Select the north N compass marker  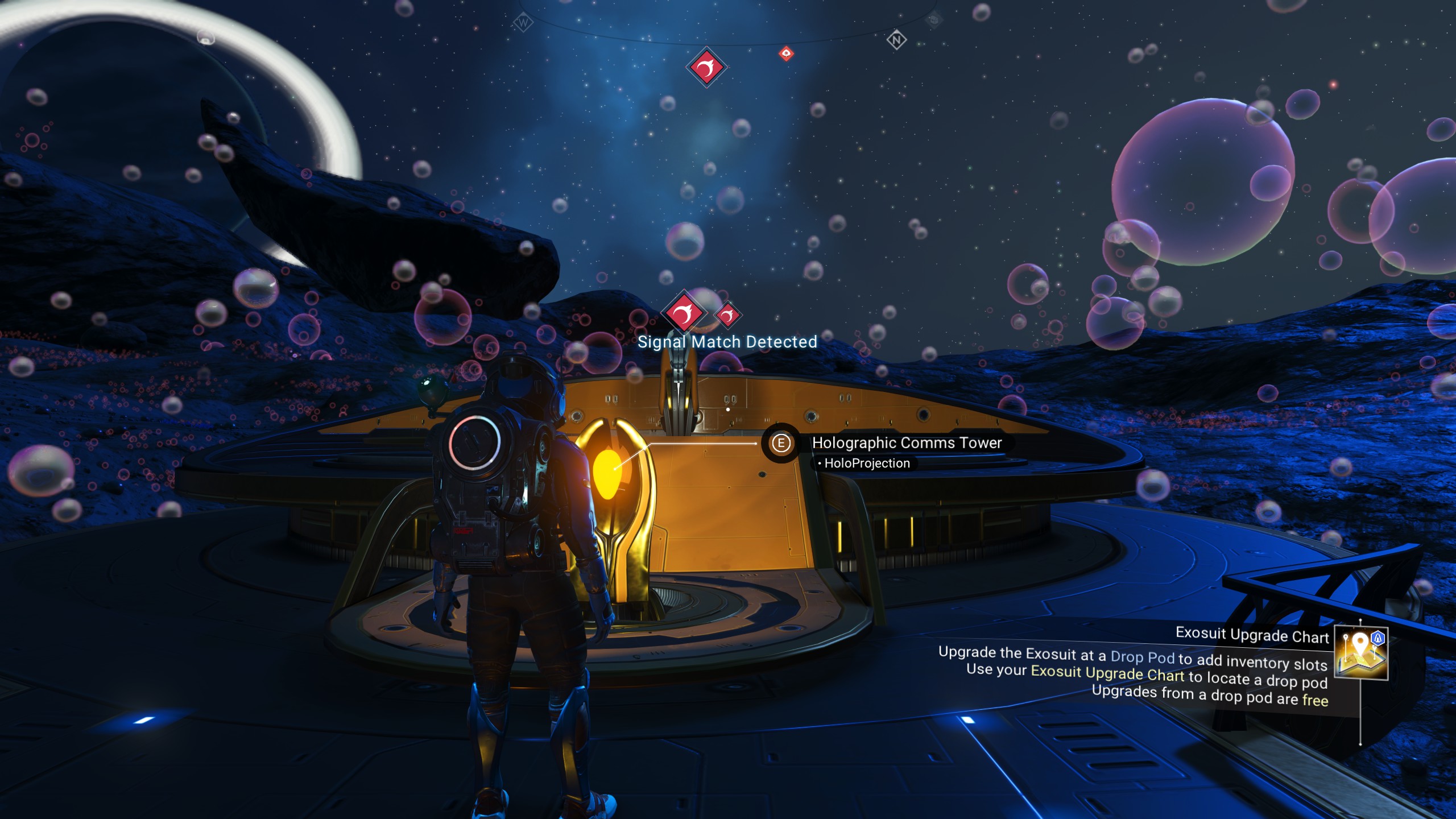tap(896, 40)
